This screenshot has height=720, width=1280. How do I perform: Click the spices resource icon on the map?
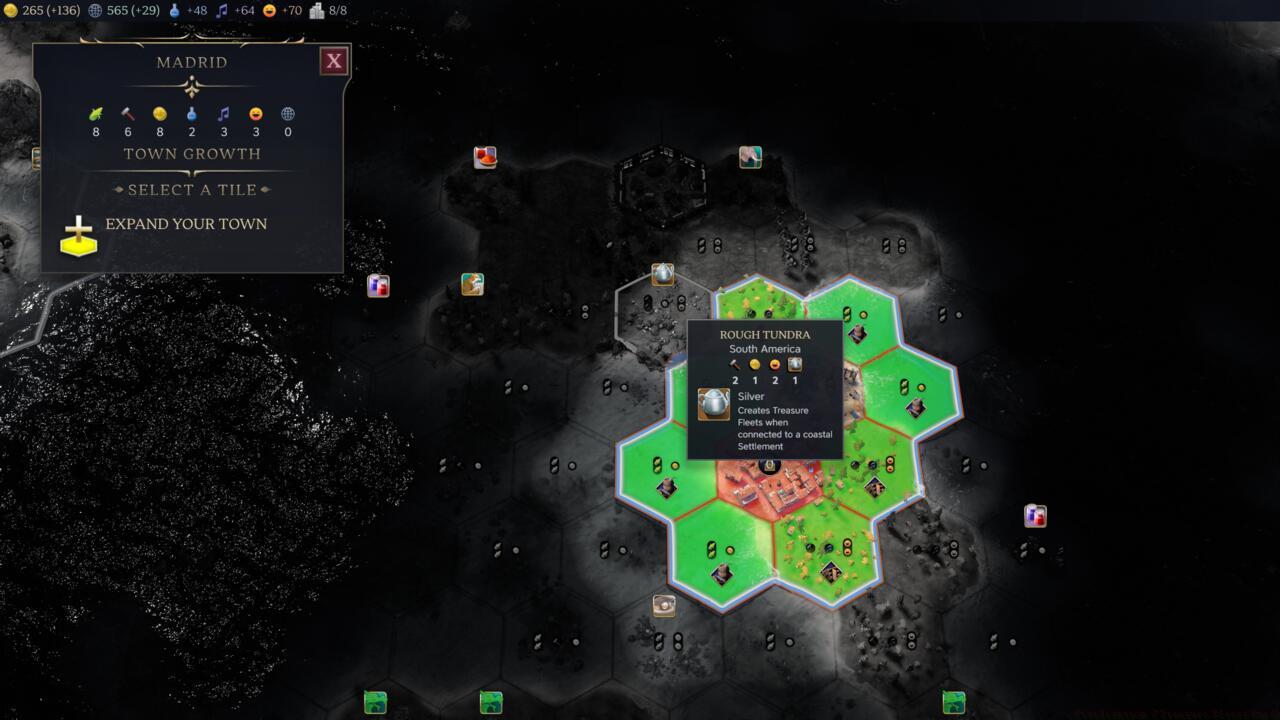(x=484, y=157)
